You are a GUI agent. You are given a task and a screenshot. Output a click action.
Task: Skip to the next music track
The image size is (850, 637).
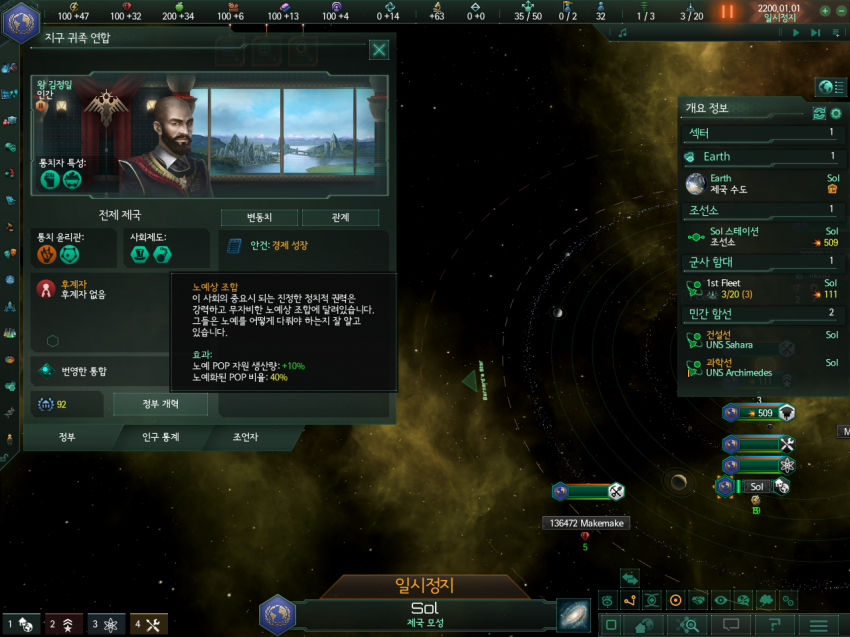[x=815, y=33]
